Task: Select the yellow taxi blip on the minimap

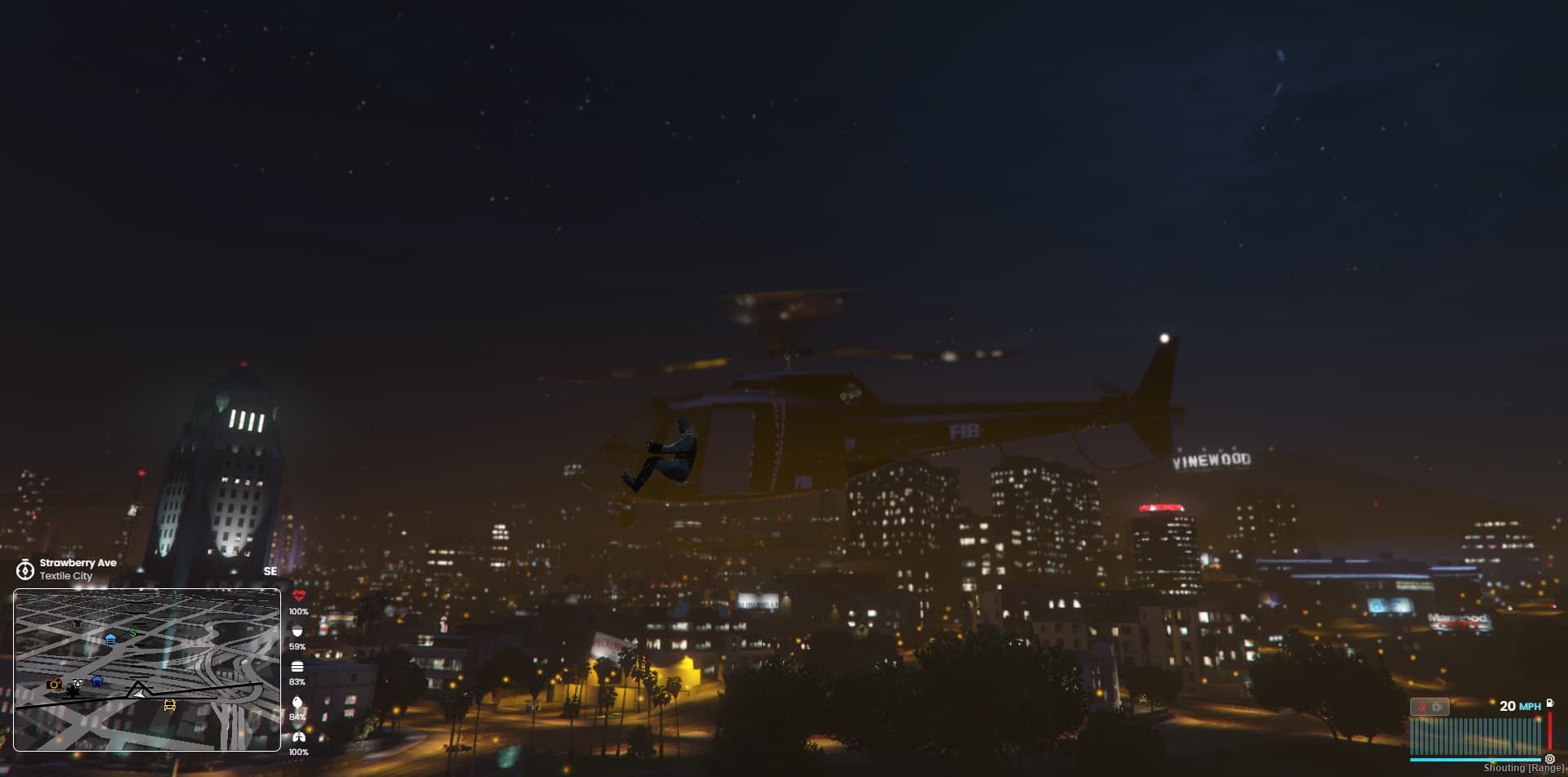Action: coord(169,705)
